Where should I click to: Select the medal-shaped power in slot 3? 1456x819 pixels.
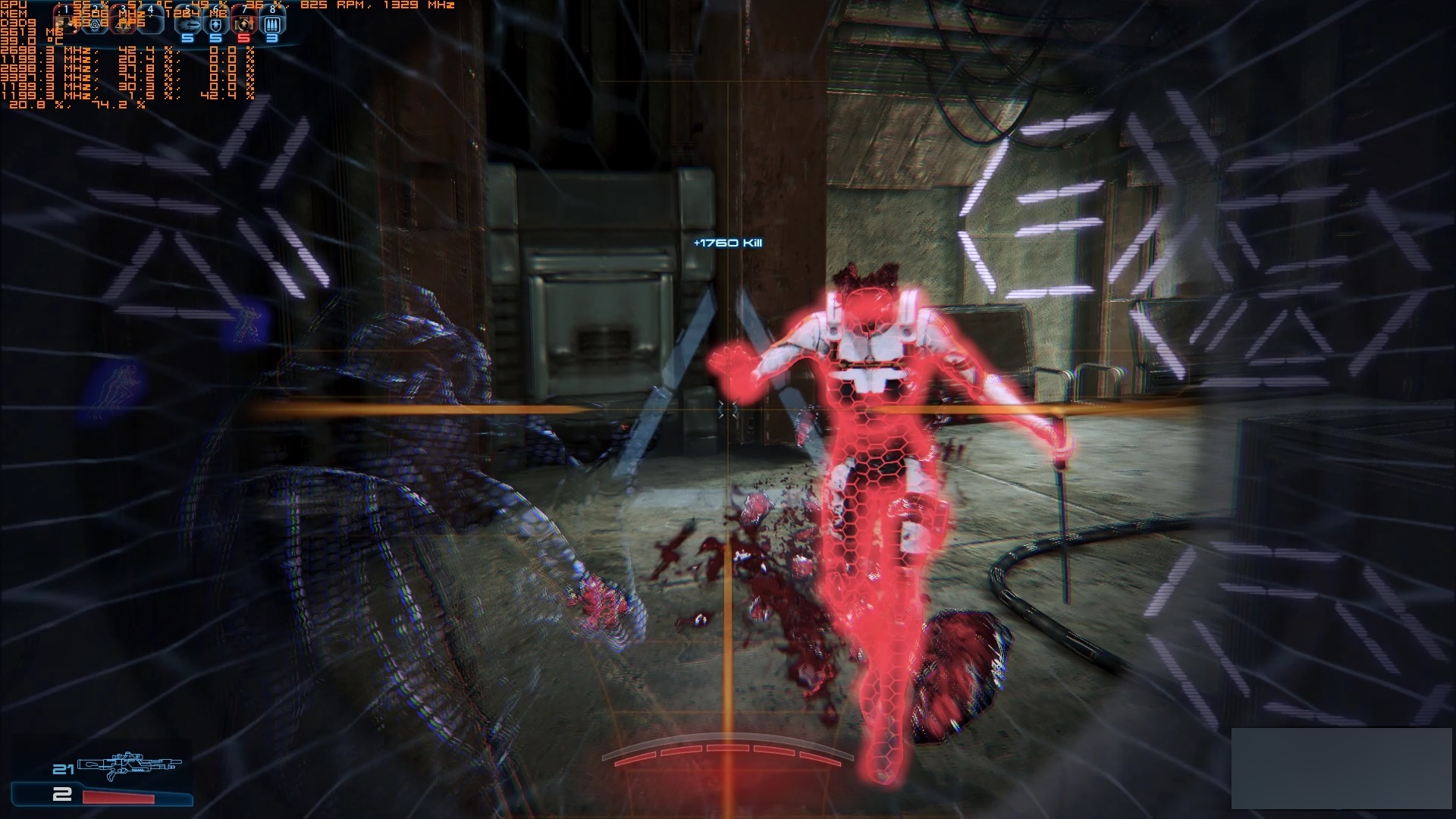click(x=125, y=23)
